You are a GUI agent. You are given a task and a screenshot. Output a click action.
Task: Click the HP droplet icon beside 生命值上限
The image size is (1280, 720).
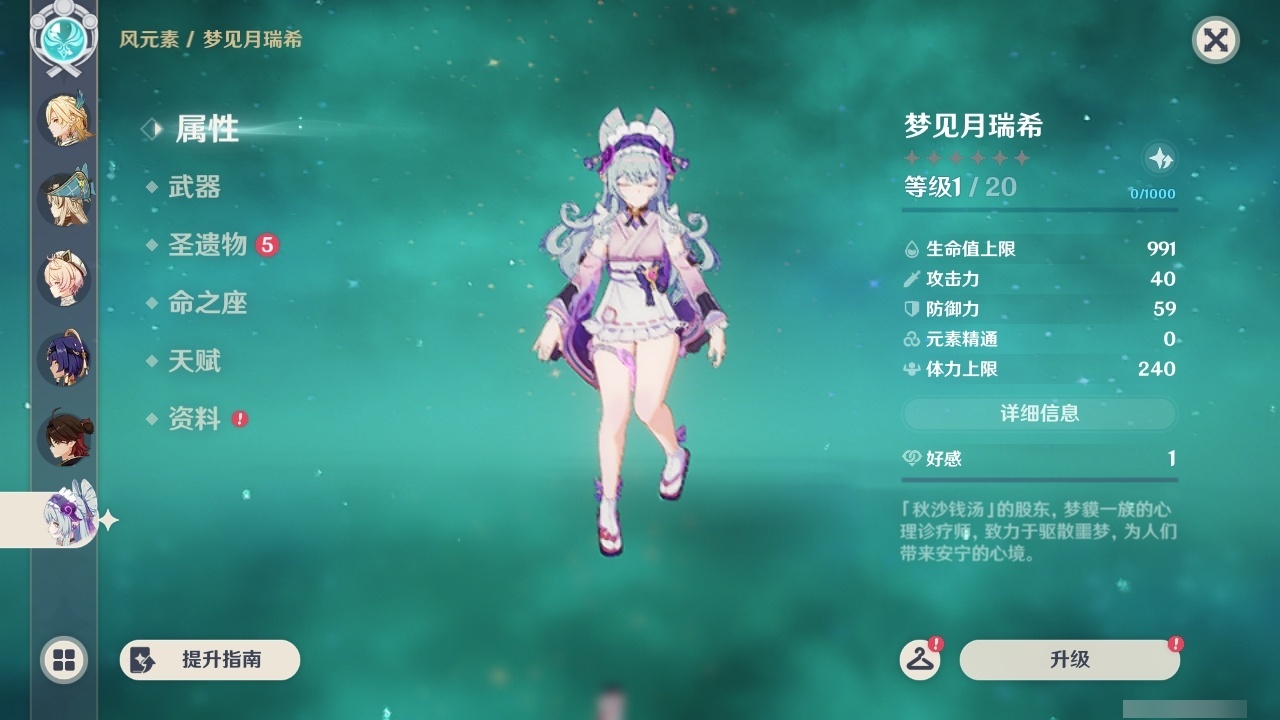[911, 248]
